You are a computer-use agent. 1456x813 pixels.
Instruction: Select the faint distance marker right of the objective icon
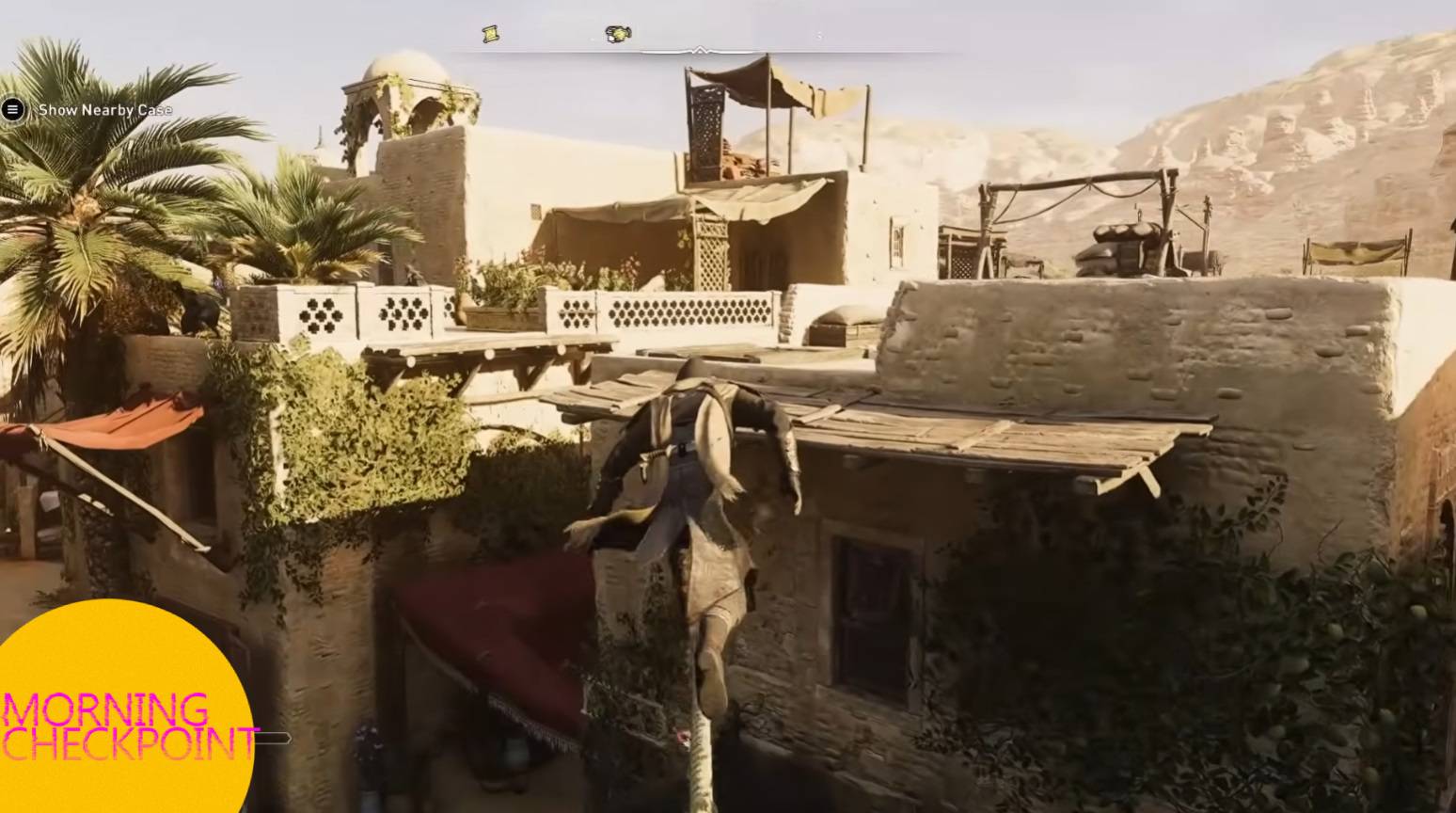818,37
